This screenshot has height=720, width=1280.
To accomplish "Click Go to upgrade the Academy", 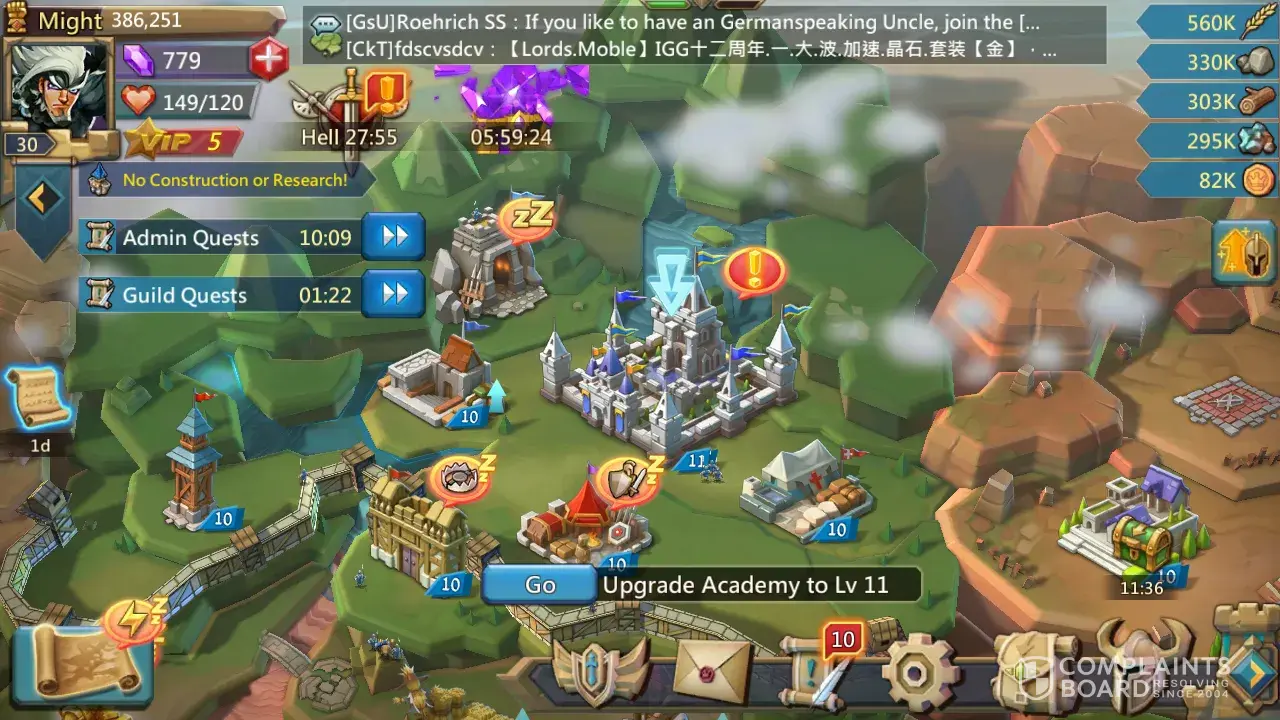I will tap(539, 585).
